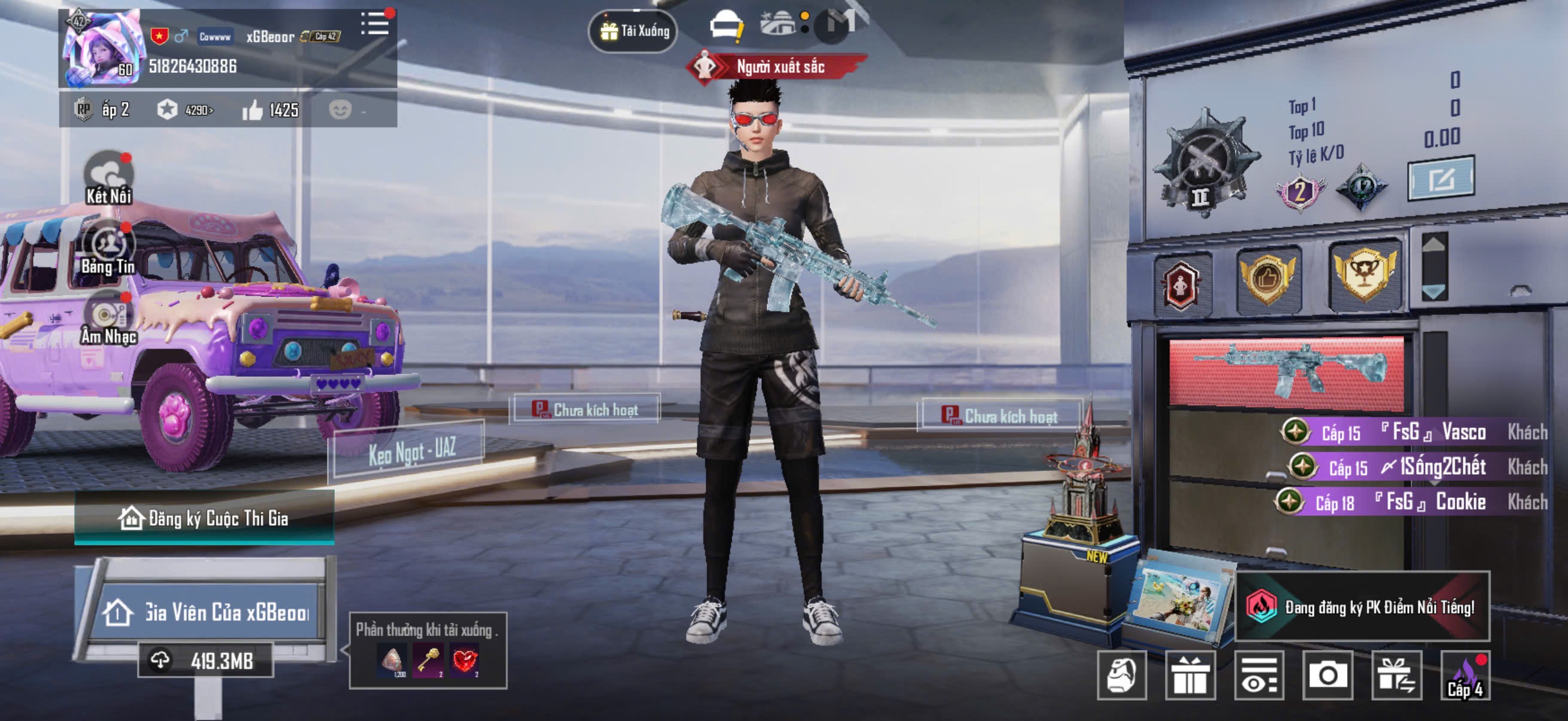Start the 419.3MB download
This screenshot has width=1568, height=721.
pos(206,661)
